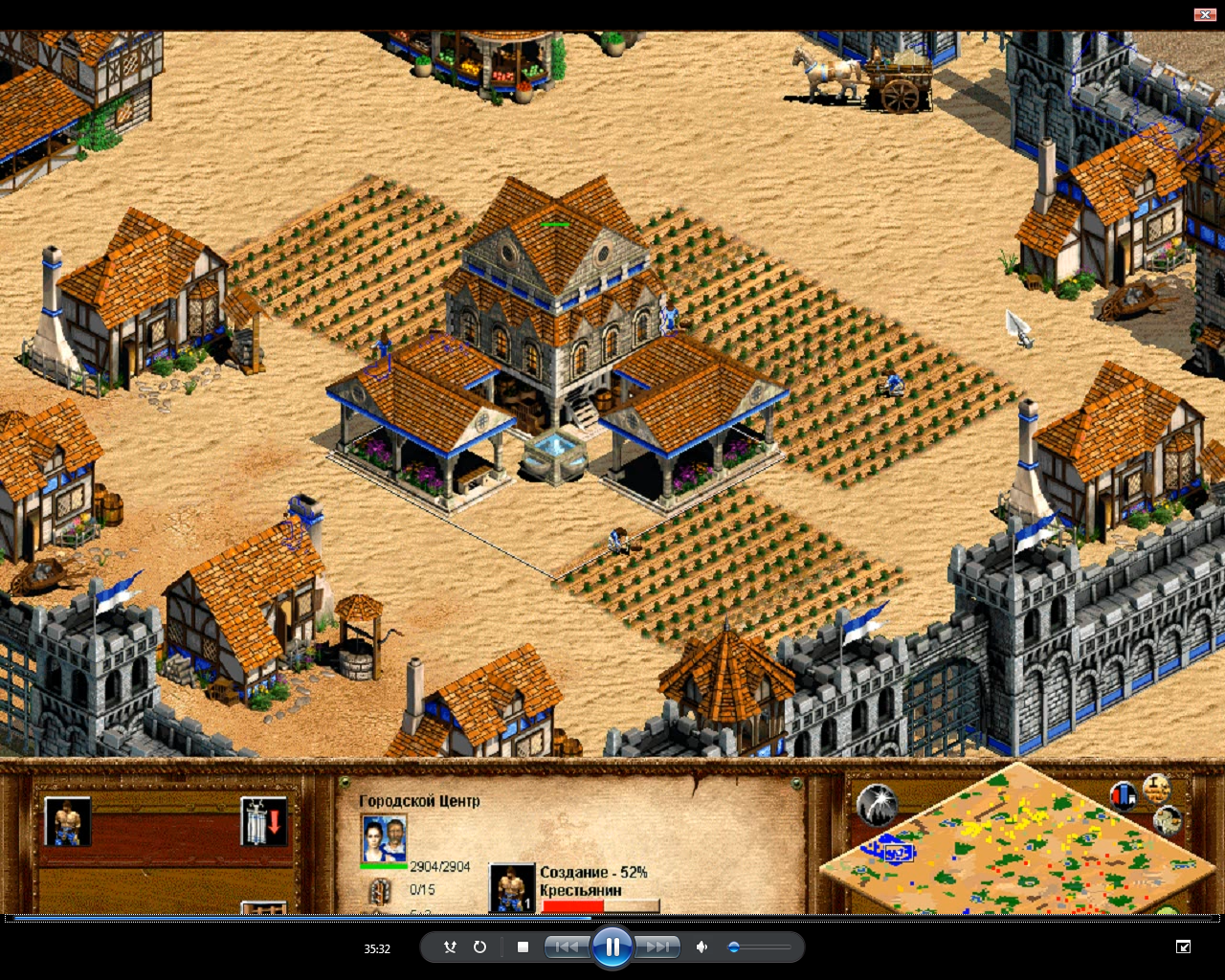Enable repeat playback
Image resolution: width=1225 pixels, height=980 pixels.
(x=479, y=947)
